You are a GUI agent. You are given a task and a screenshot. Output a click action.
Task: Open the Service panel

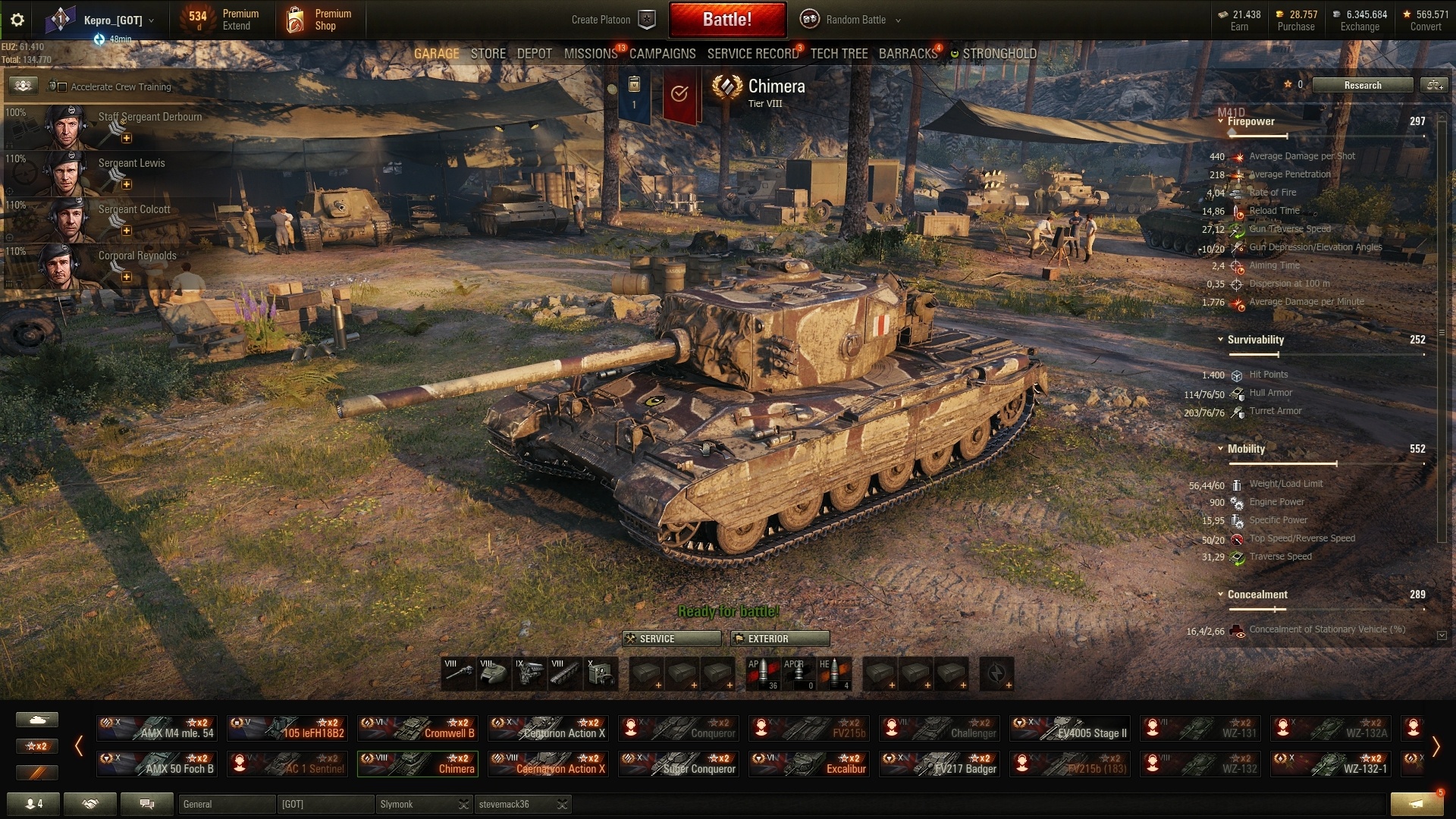672,639
